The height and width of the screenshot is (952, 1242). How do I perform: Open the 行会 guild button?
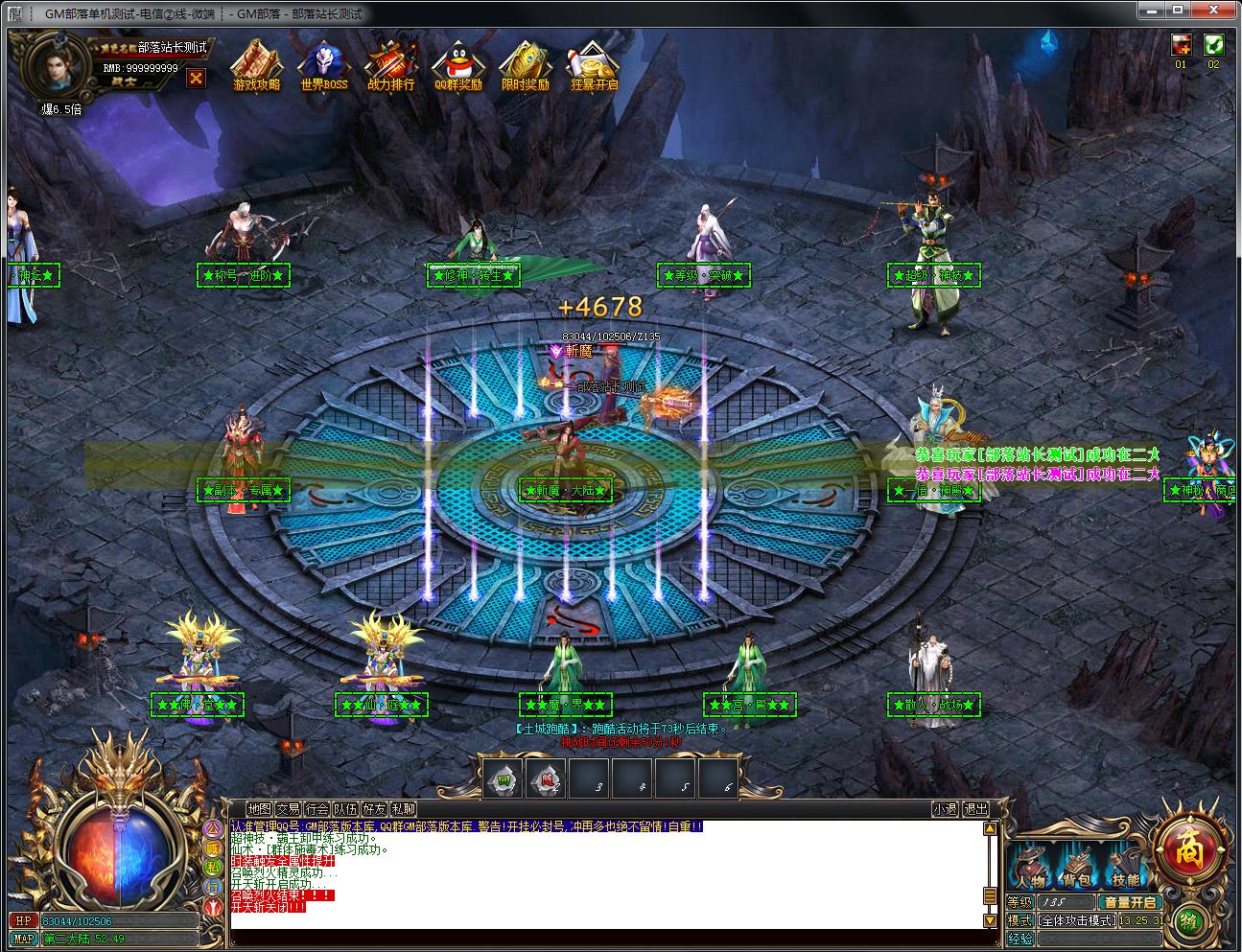pyautogui.click(x=316, y=809)
